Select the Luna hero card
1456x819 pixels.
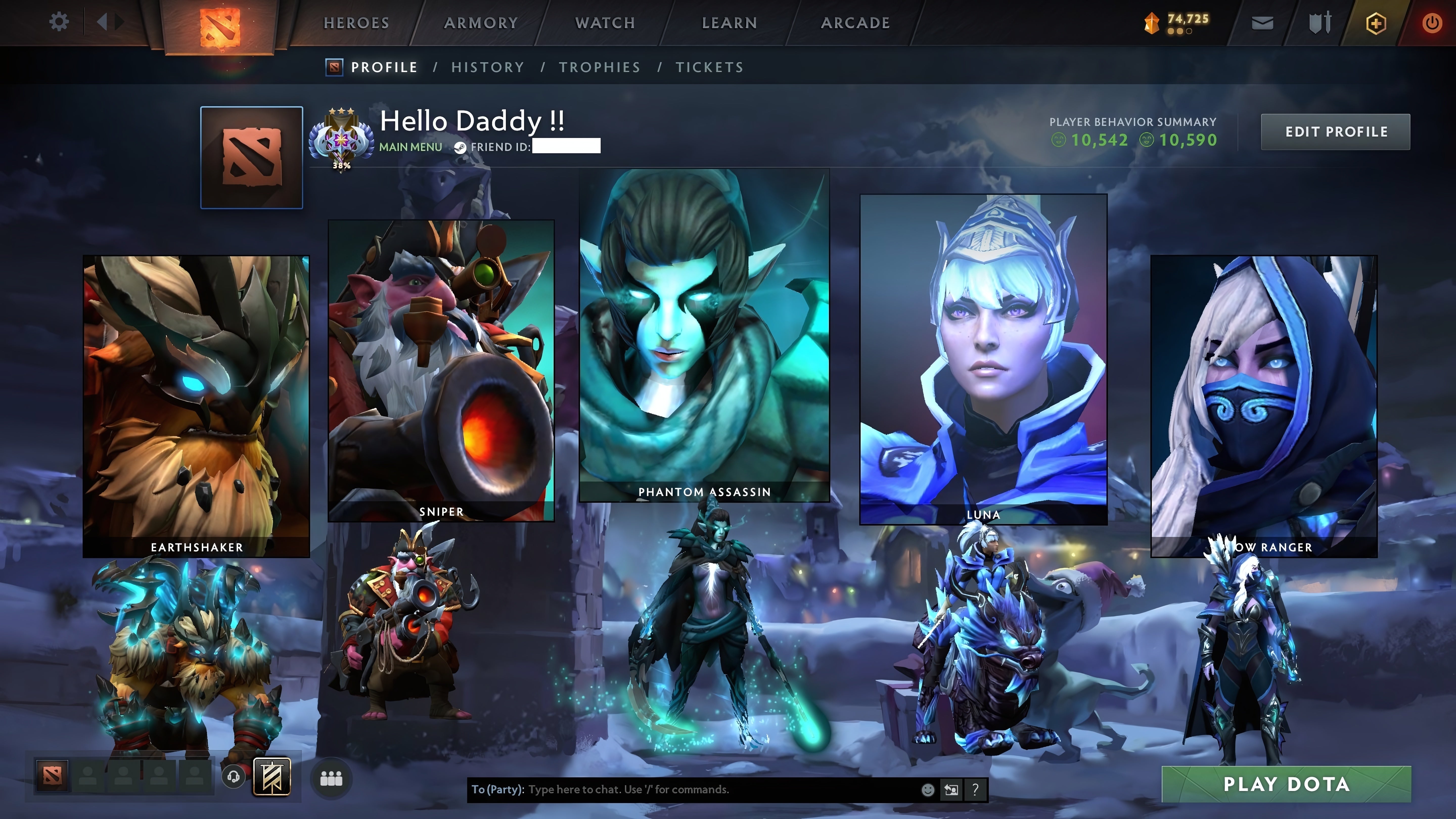(983, 359)
